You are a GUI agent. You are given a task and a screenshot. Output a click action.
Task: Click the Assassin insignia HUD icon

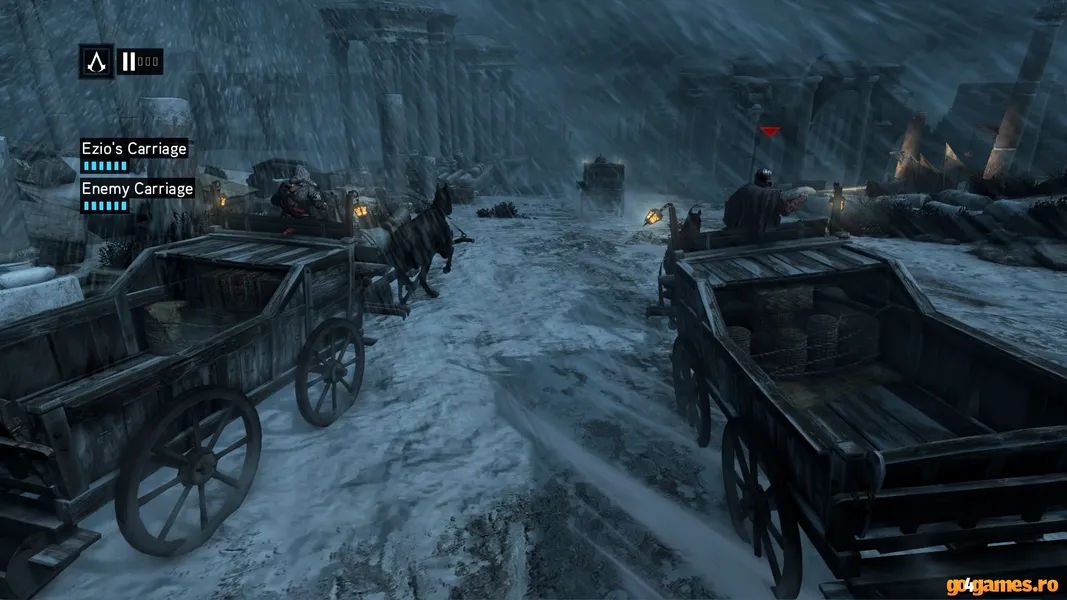point(97,61)
